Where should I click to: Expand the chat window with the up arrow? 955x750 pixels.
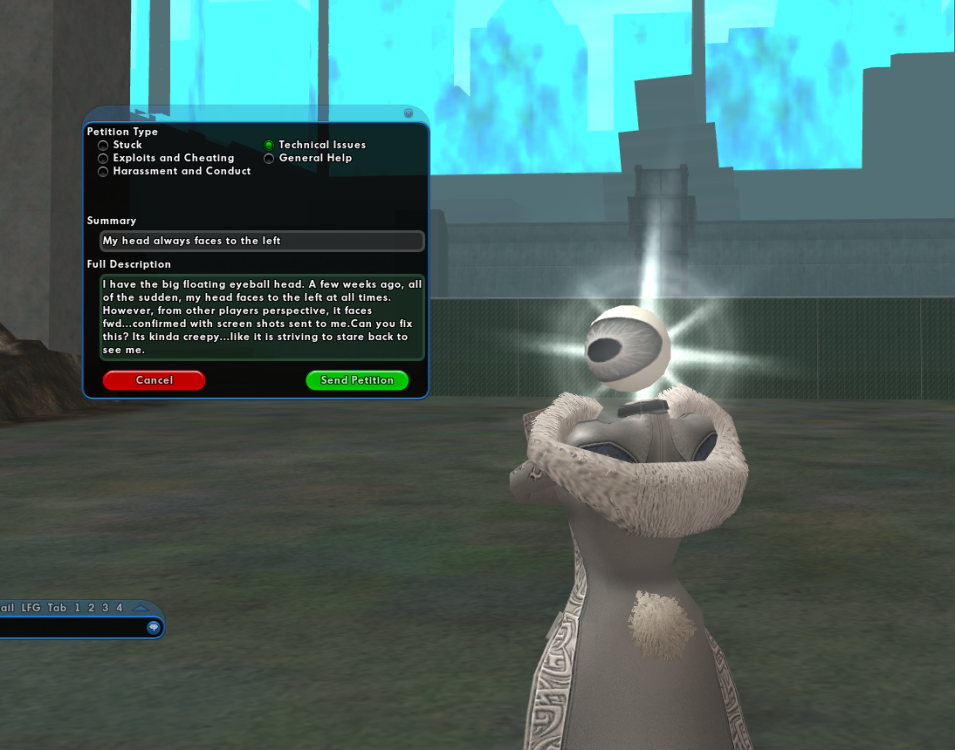pyautogui.click(x=140, y=608)
